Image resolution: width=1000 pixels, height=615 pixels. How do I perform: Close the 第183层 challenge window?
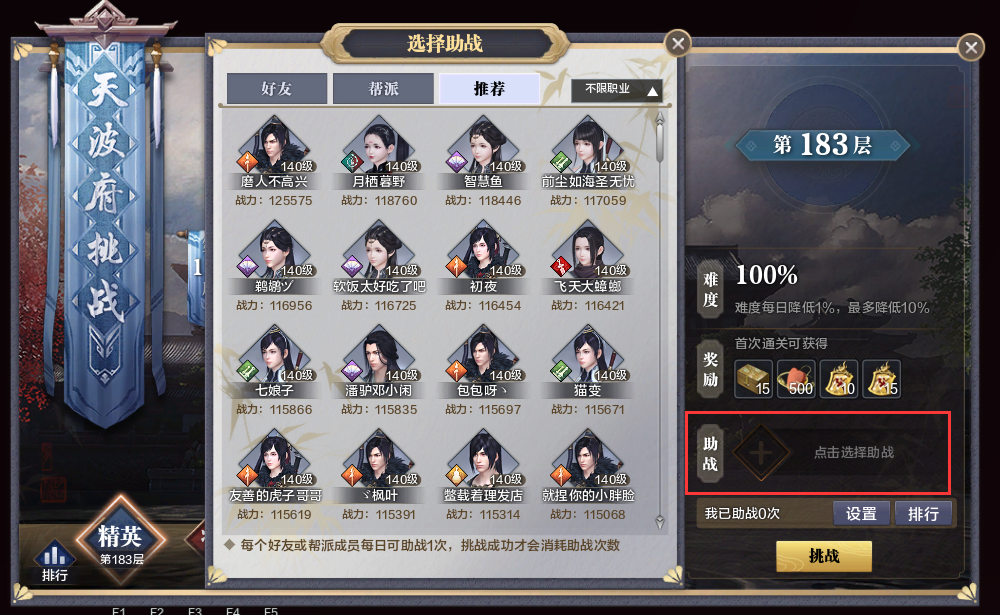pyautogui.click(x=970, y=47)
